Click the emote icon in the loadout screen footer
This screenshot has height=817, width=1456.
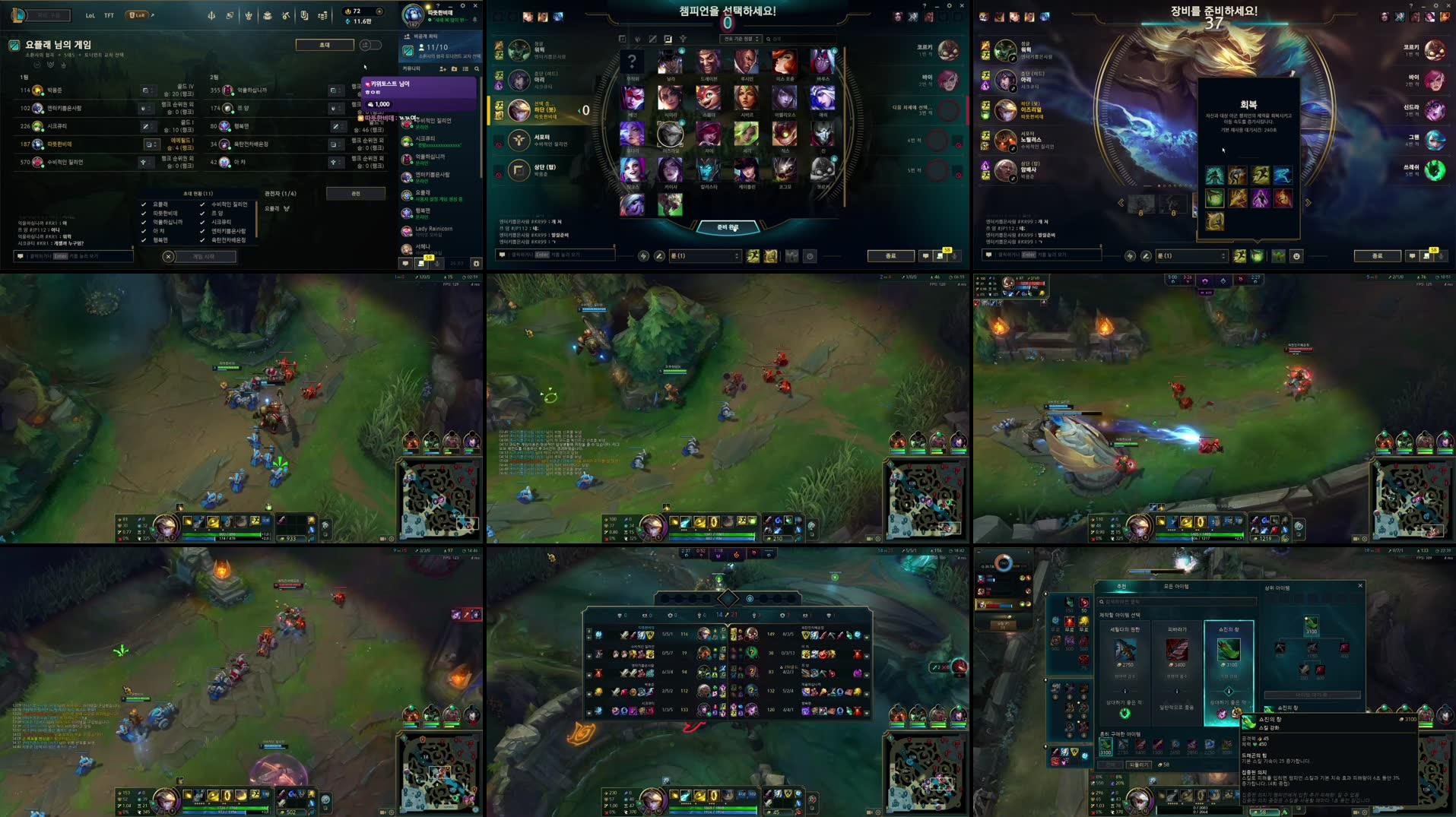1297,257
